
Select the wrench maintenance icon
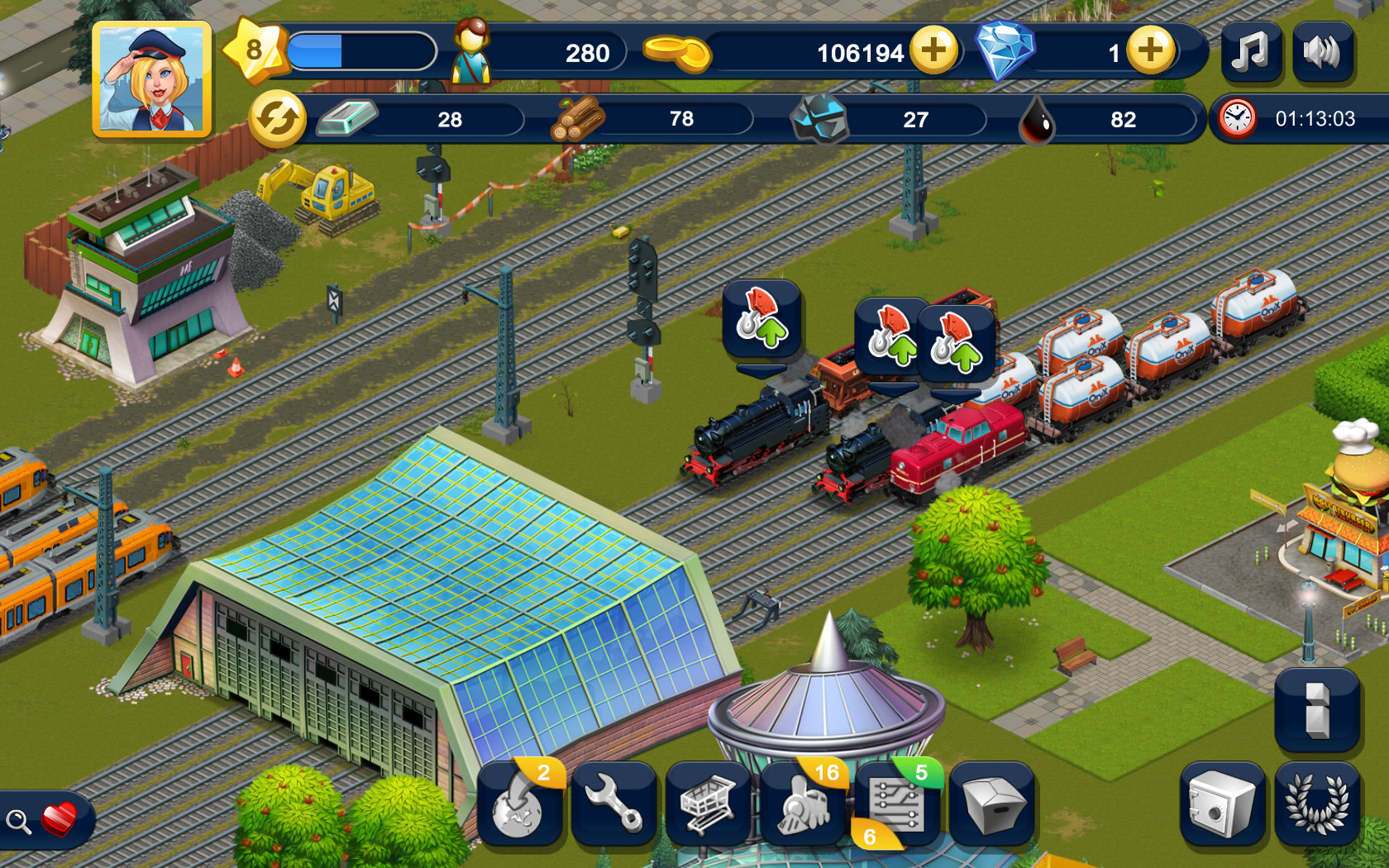point(613,806)
